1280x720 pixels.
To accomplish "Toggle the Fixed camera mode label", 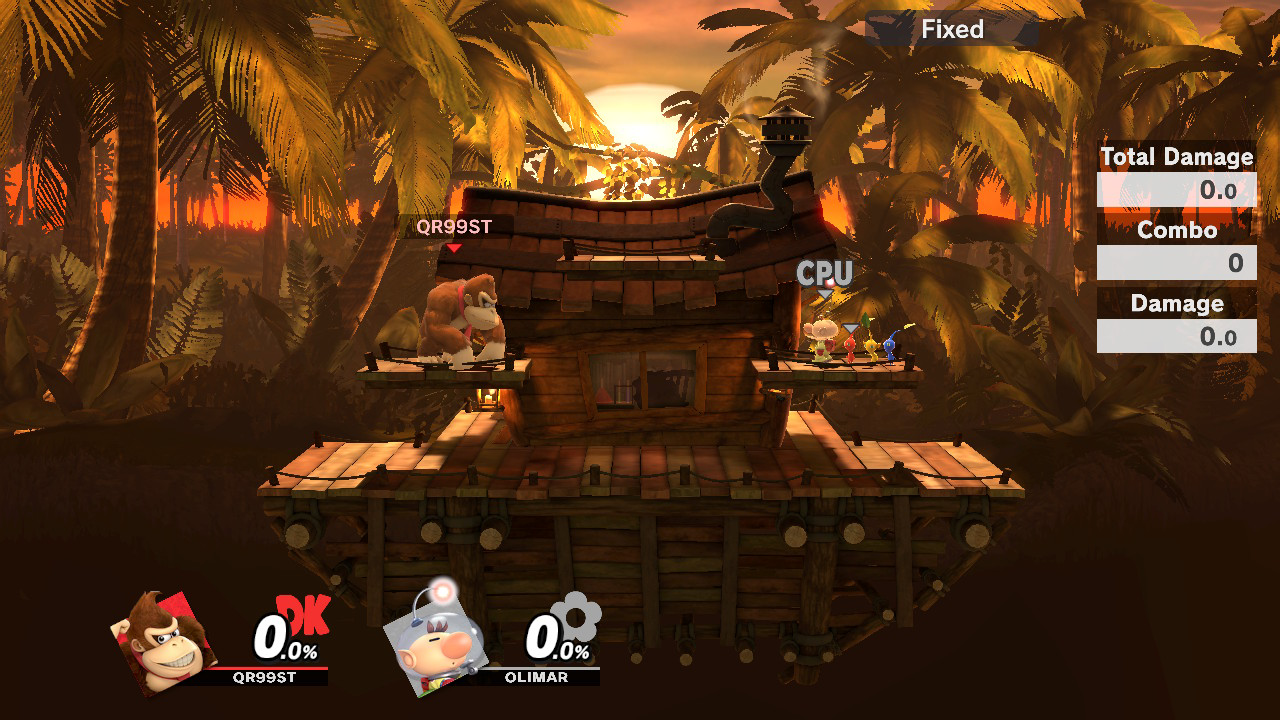I will (952, 29).
